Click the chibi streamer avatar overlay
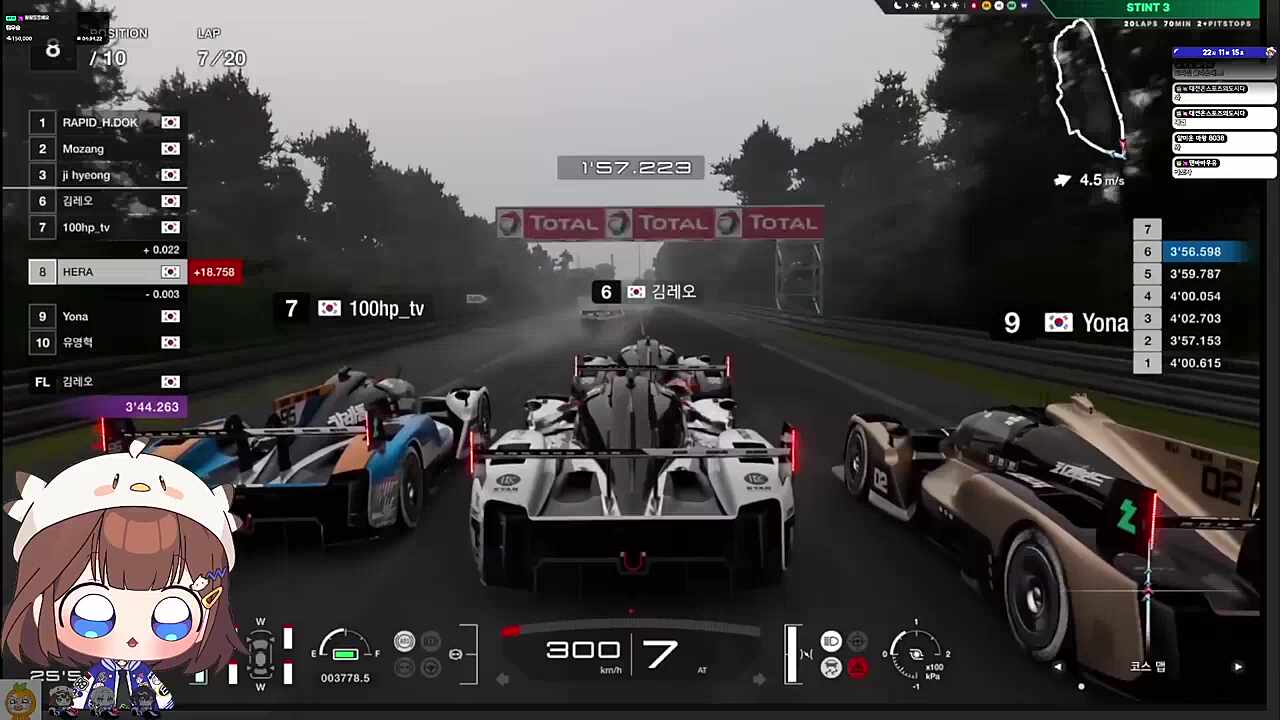The image size is (1280, 720). [x=120, y=580]
